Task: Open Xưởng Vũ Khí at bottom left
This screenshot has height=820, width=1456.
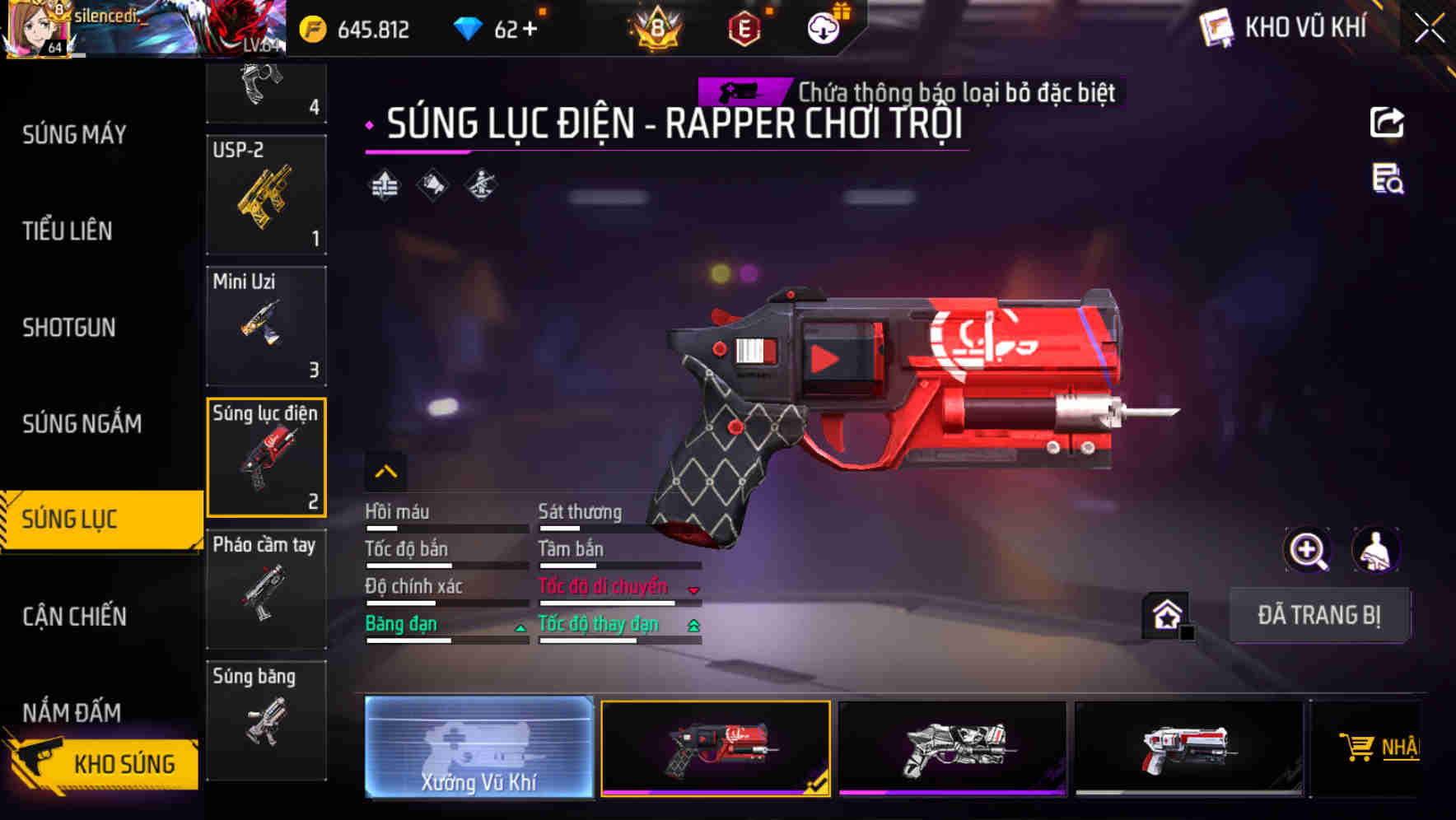Action: (478, 748)
